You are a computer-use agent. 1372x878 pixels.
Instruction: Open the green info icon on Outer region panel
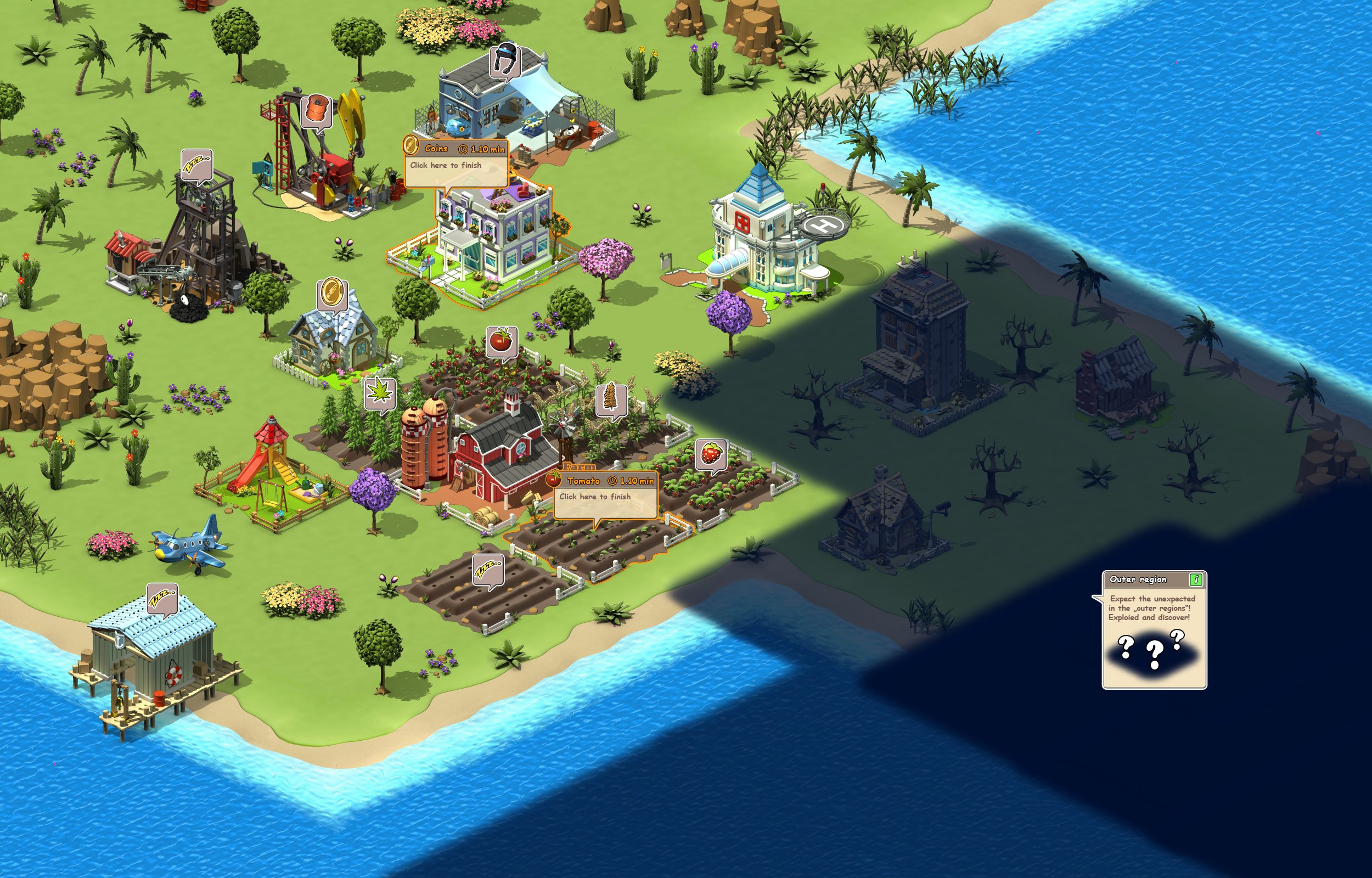1197,579
